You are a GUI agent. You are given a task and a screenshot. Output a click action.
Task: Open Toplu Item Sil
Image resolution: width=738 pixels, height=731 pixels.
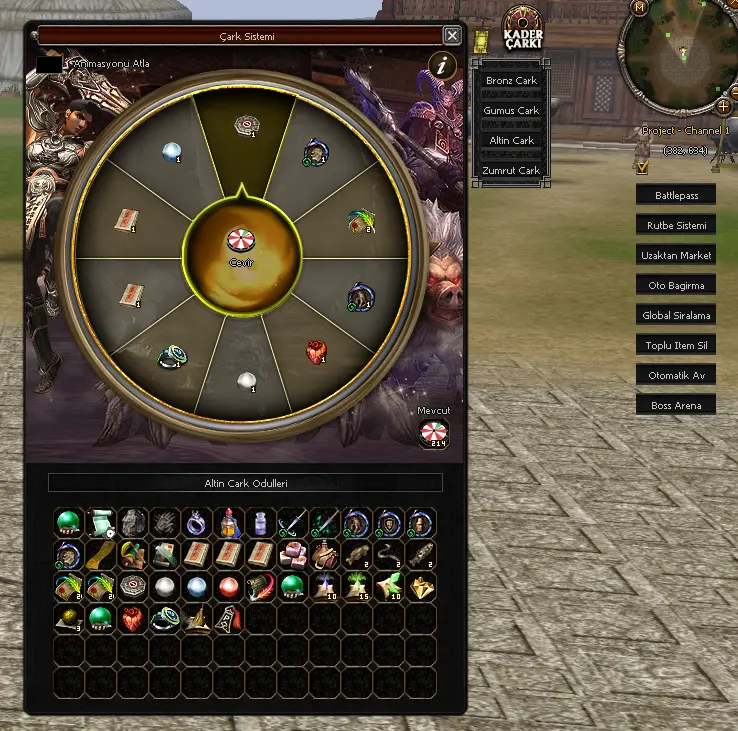[676, 345]
